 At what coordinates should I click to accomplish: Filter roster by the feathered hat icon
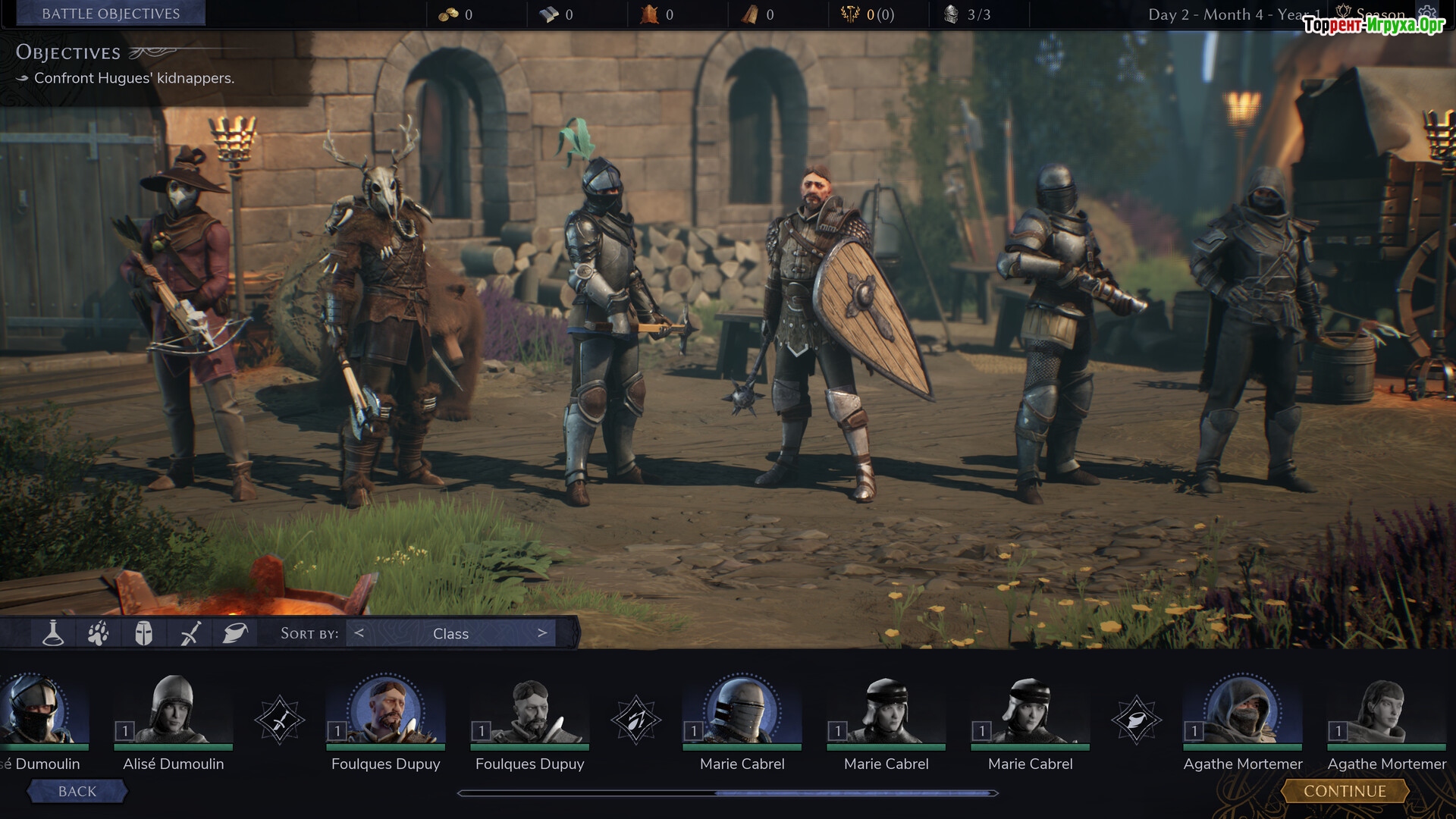(235, 633)
